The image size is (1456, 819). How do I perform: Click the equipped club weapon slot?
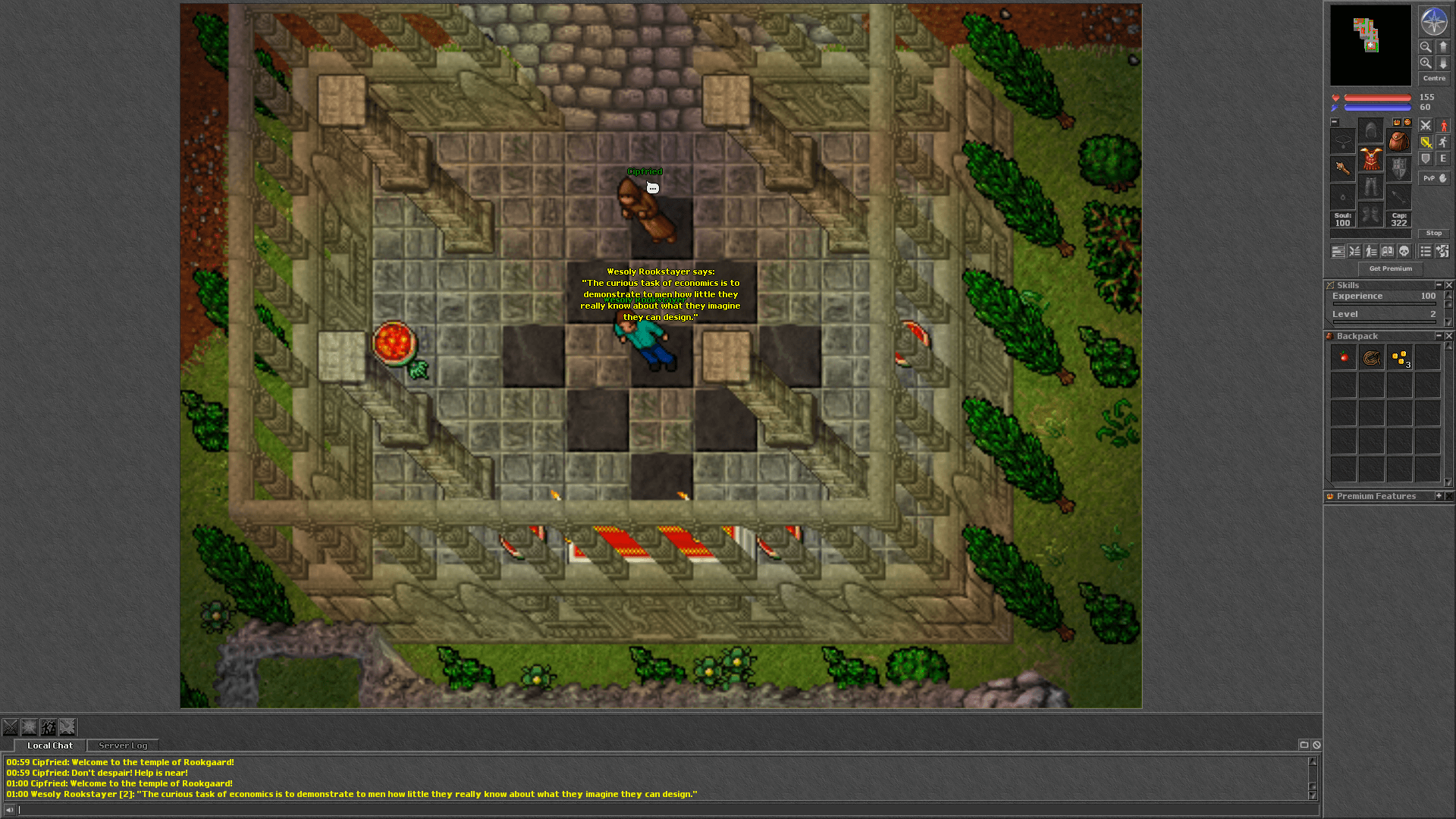(x=1342, y=168)
